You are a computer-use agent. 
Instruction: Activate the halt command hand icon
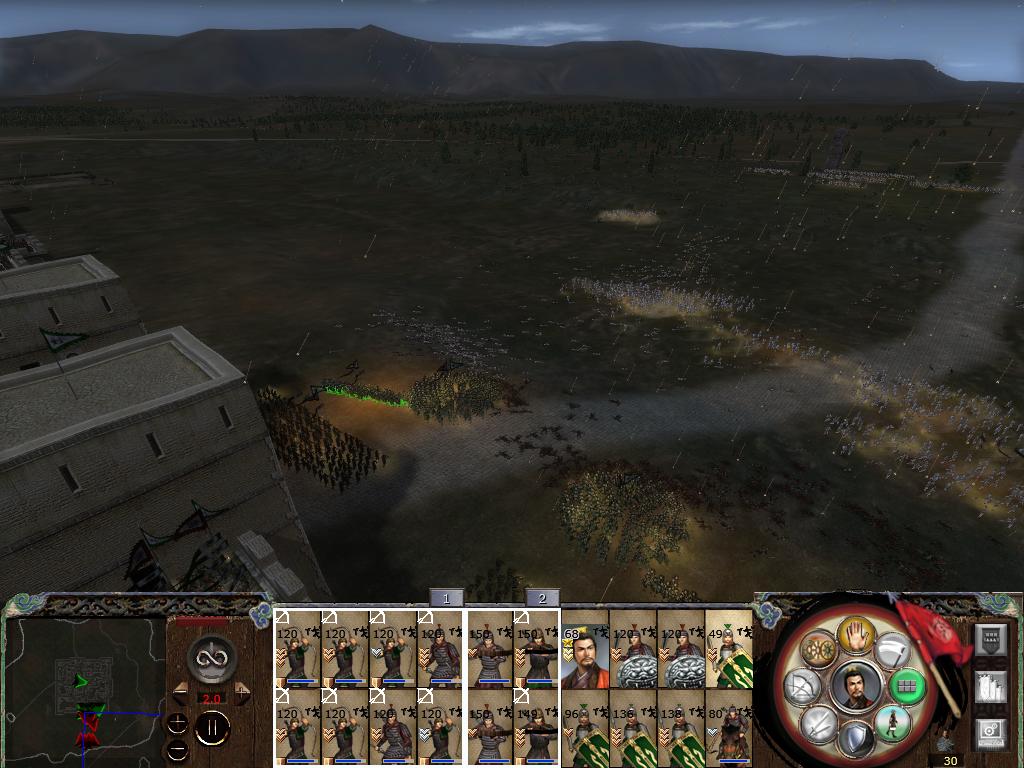[856, 633]
